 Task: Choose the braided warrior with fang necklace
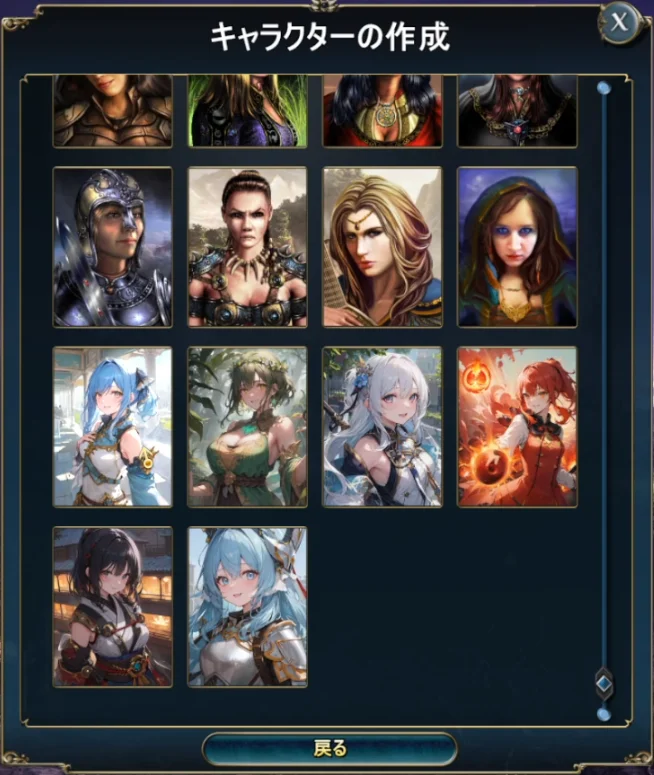pos(247,247)
